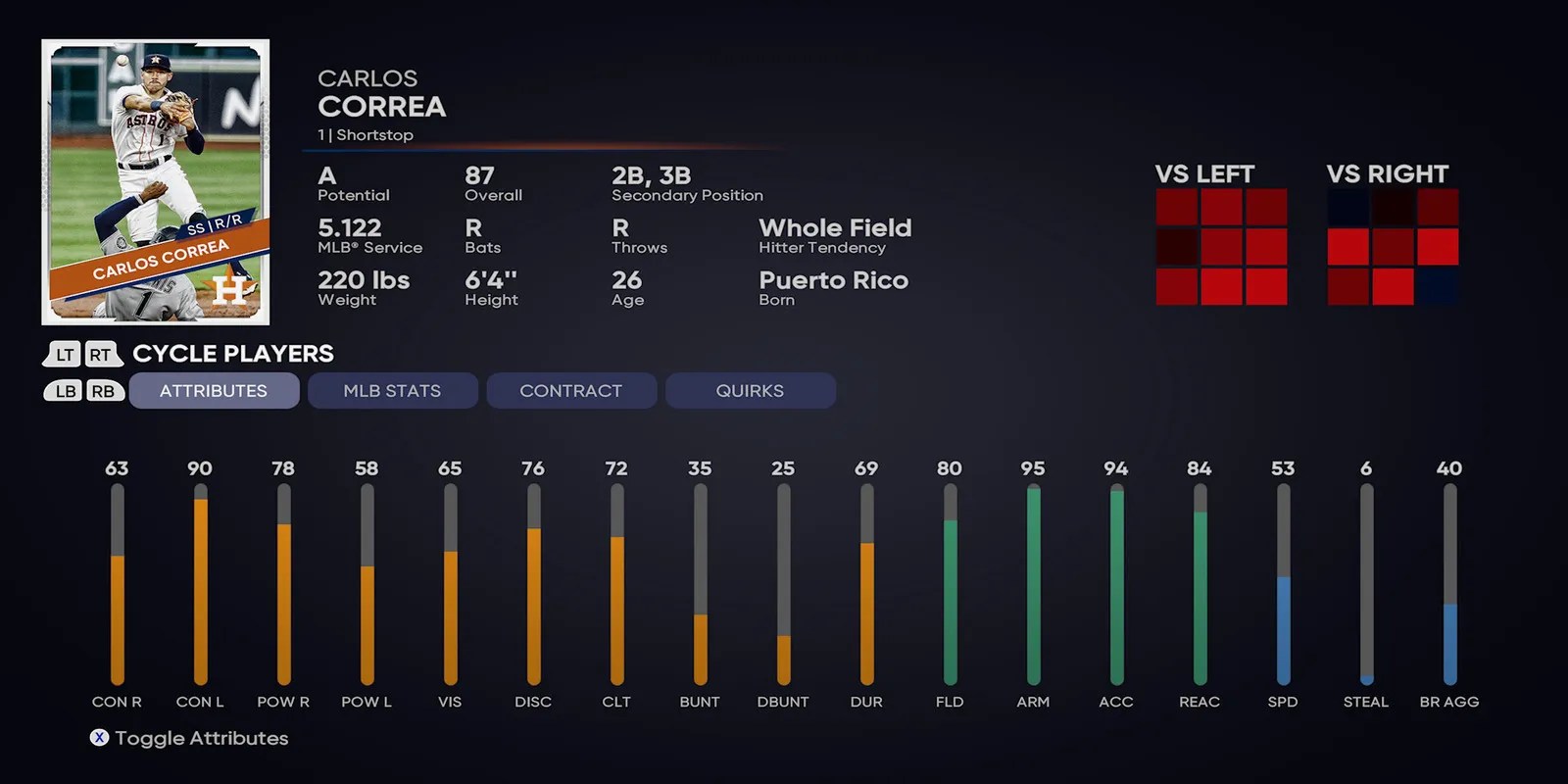The image size is (1568, 784).
Task: Click the RT button prompt icon
Action: [102, 354]
